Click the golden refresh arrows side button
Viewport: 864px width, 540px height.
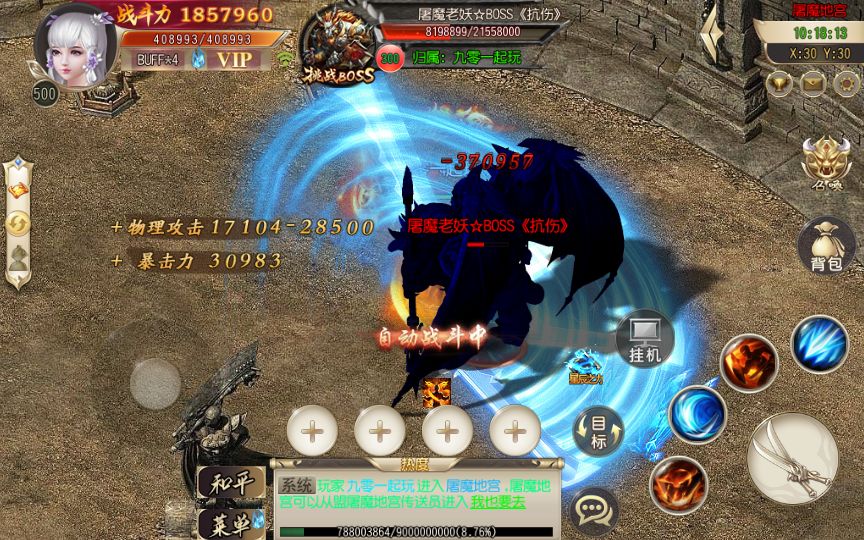click(18, 225)
